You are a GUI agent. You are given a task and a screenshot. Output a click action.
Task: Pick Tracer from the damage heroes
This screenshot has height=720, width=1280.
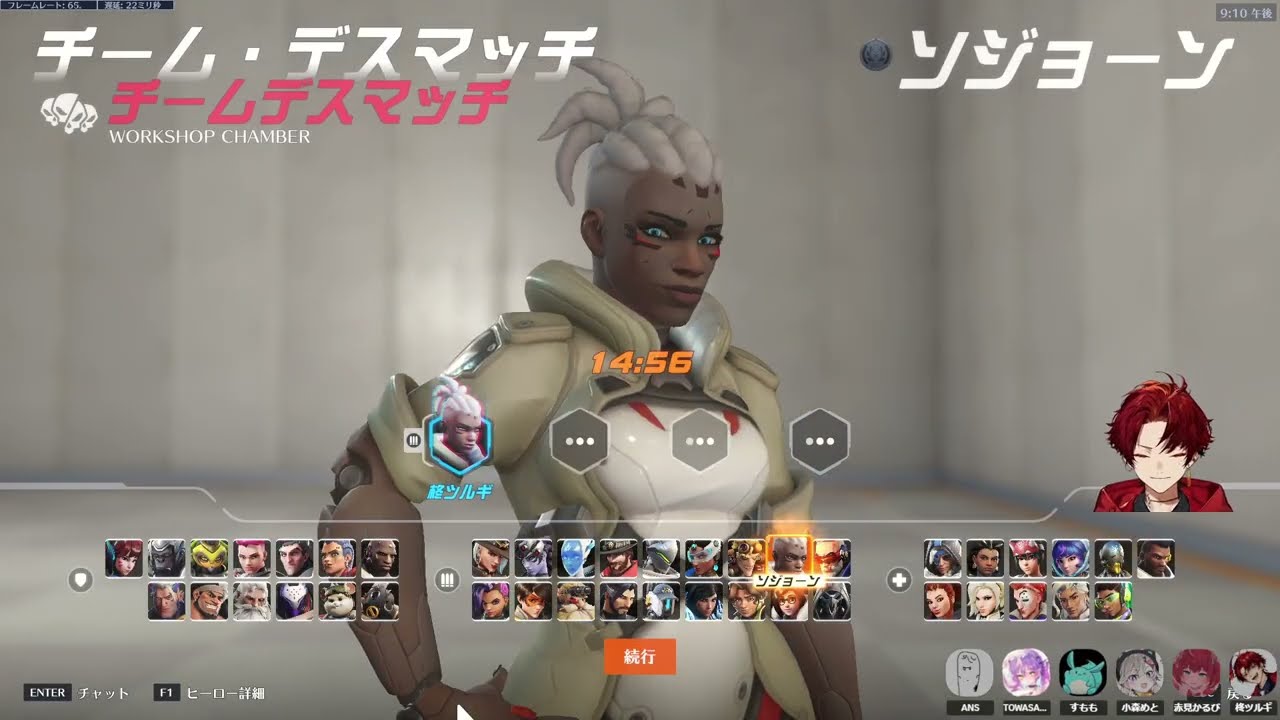tap(533, 602)
